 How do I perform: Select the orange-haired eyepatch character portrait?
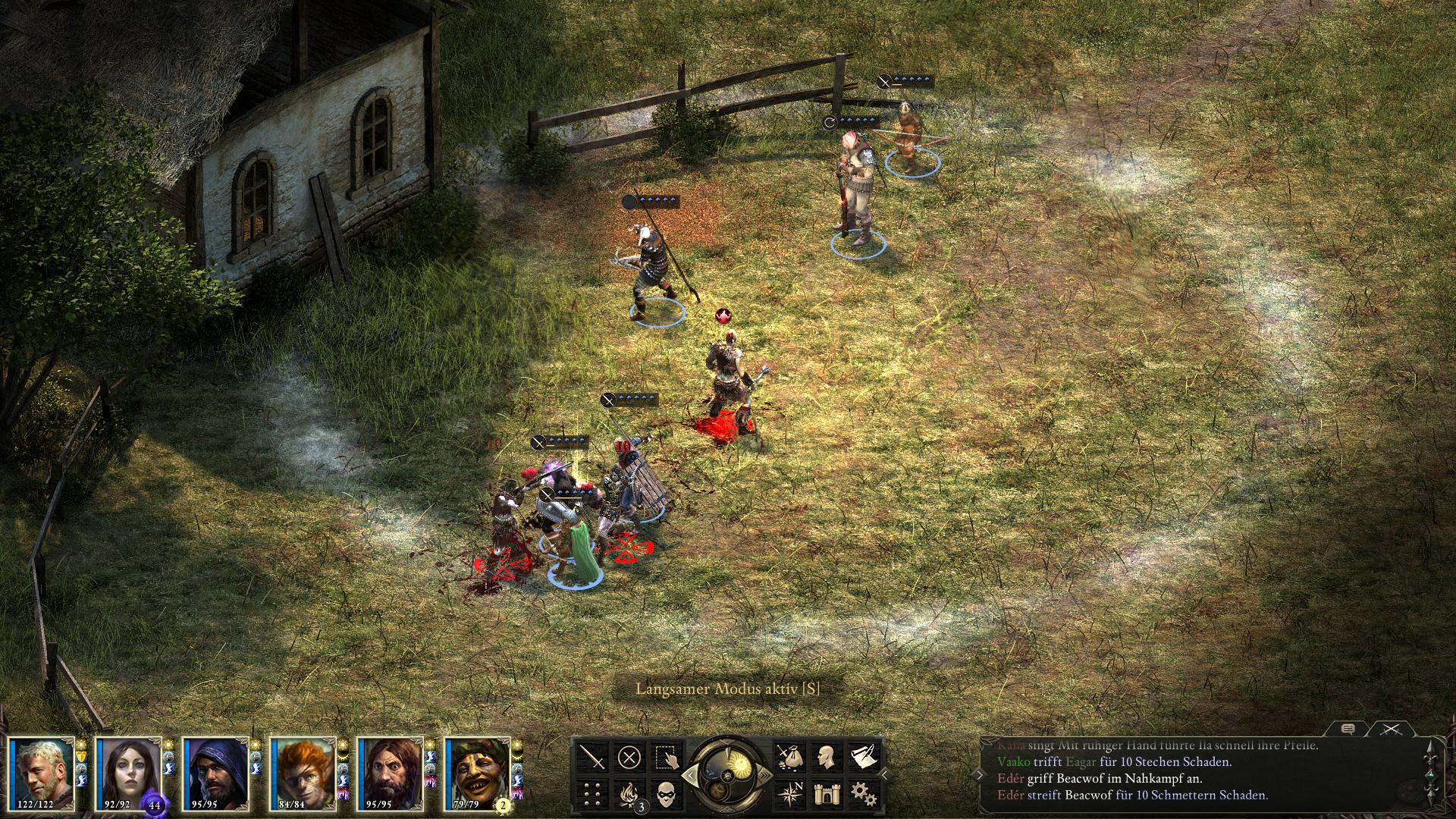pyautogui.click(x=303, y=773)
